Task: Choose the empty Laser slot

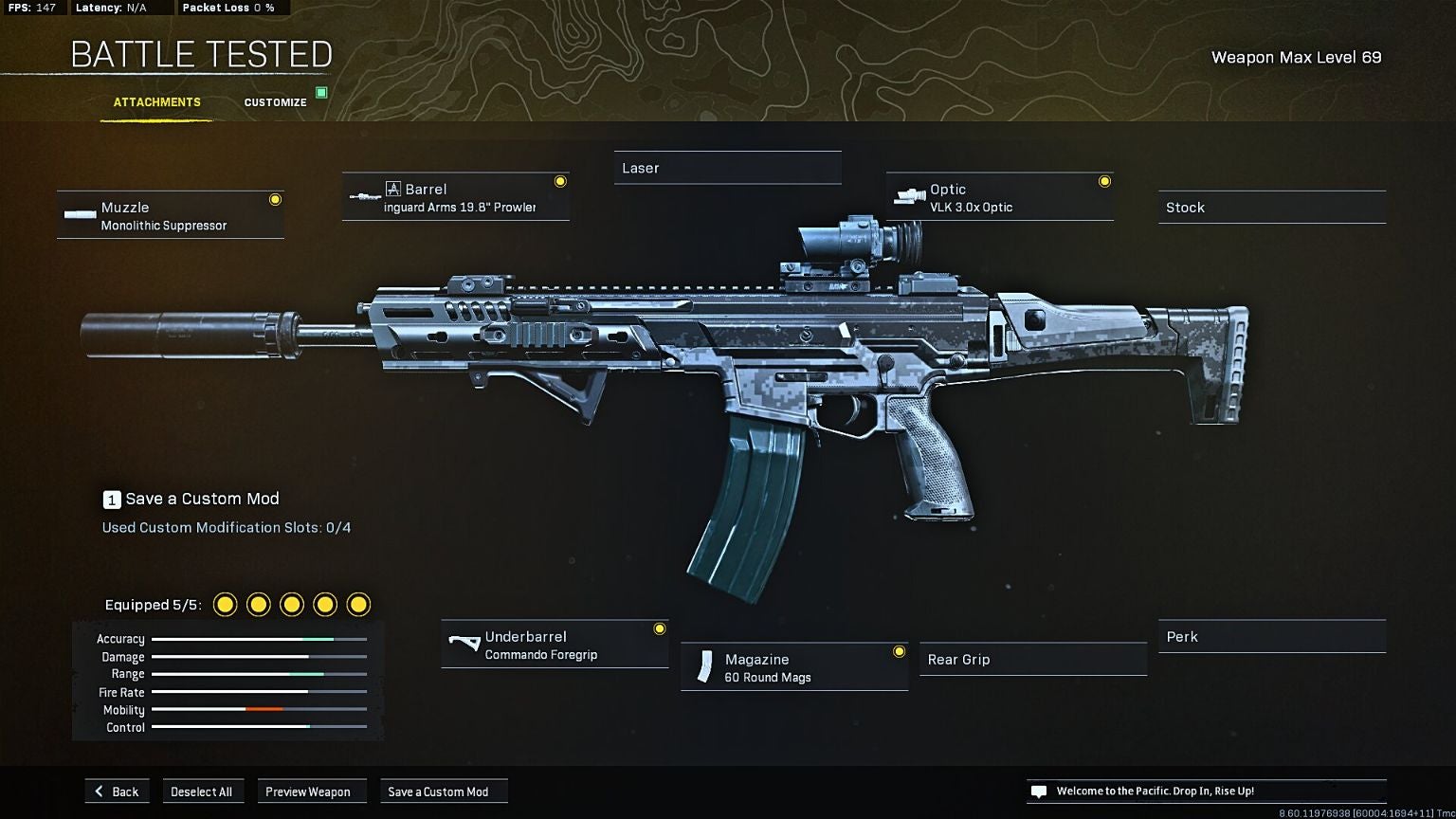Action: tap(727, 168)
